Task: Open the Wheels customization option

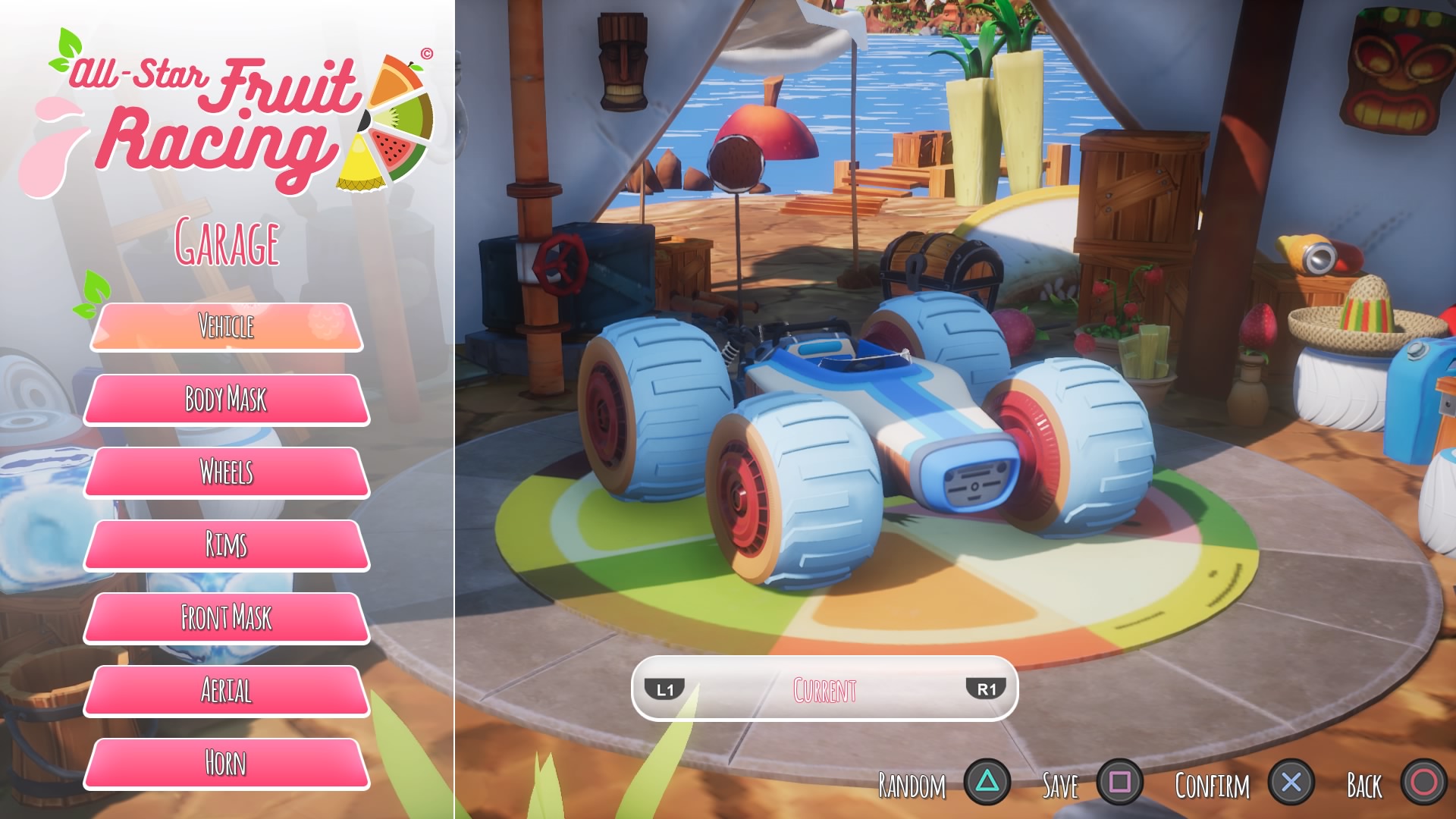Action: point(226,472)
